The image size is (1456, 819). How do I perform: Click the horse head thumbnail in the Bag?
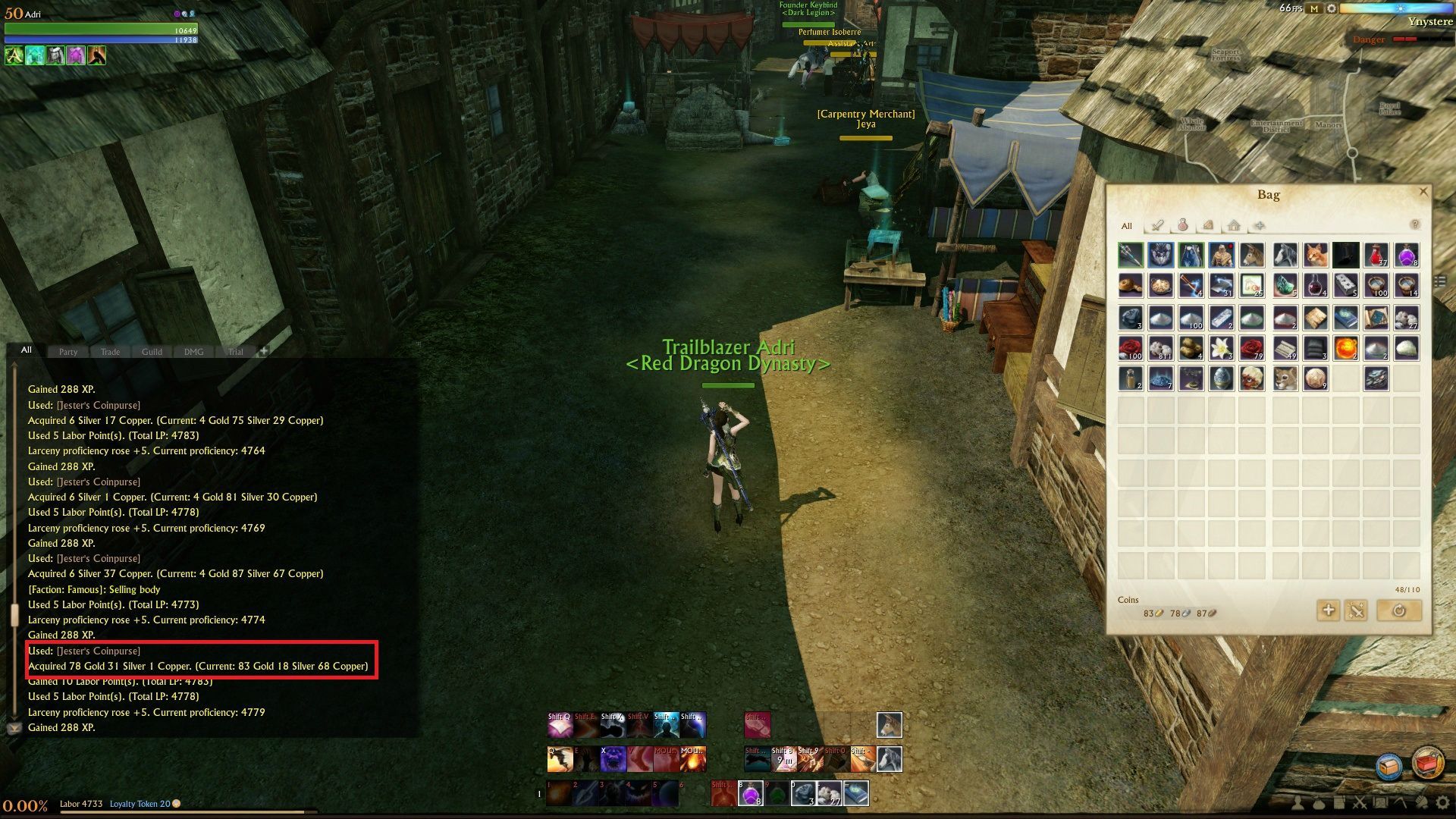click(1253, 256)
